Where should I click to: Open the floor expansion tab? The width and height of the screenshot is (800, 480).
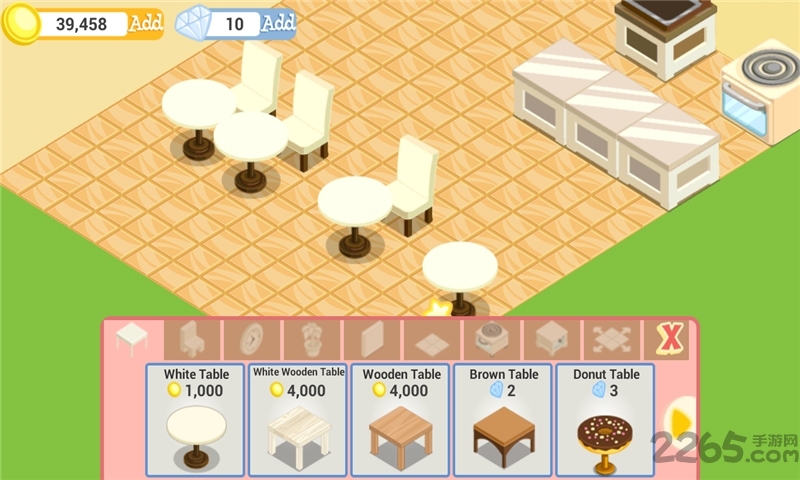pyautogui.click(x=611, y=340)
